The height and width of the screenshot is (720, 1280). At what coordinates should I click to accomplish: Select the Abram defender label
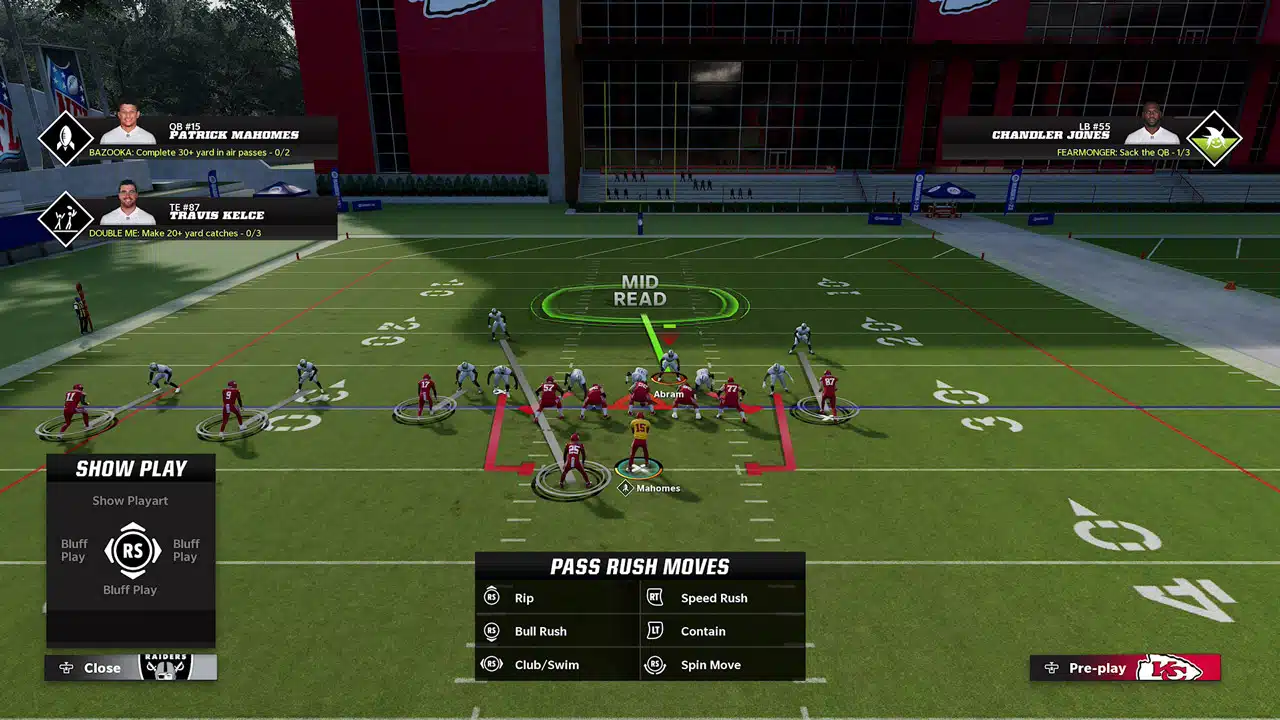(x=668, y=393)
